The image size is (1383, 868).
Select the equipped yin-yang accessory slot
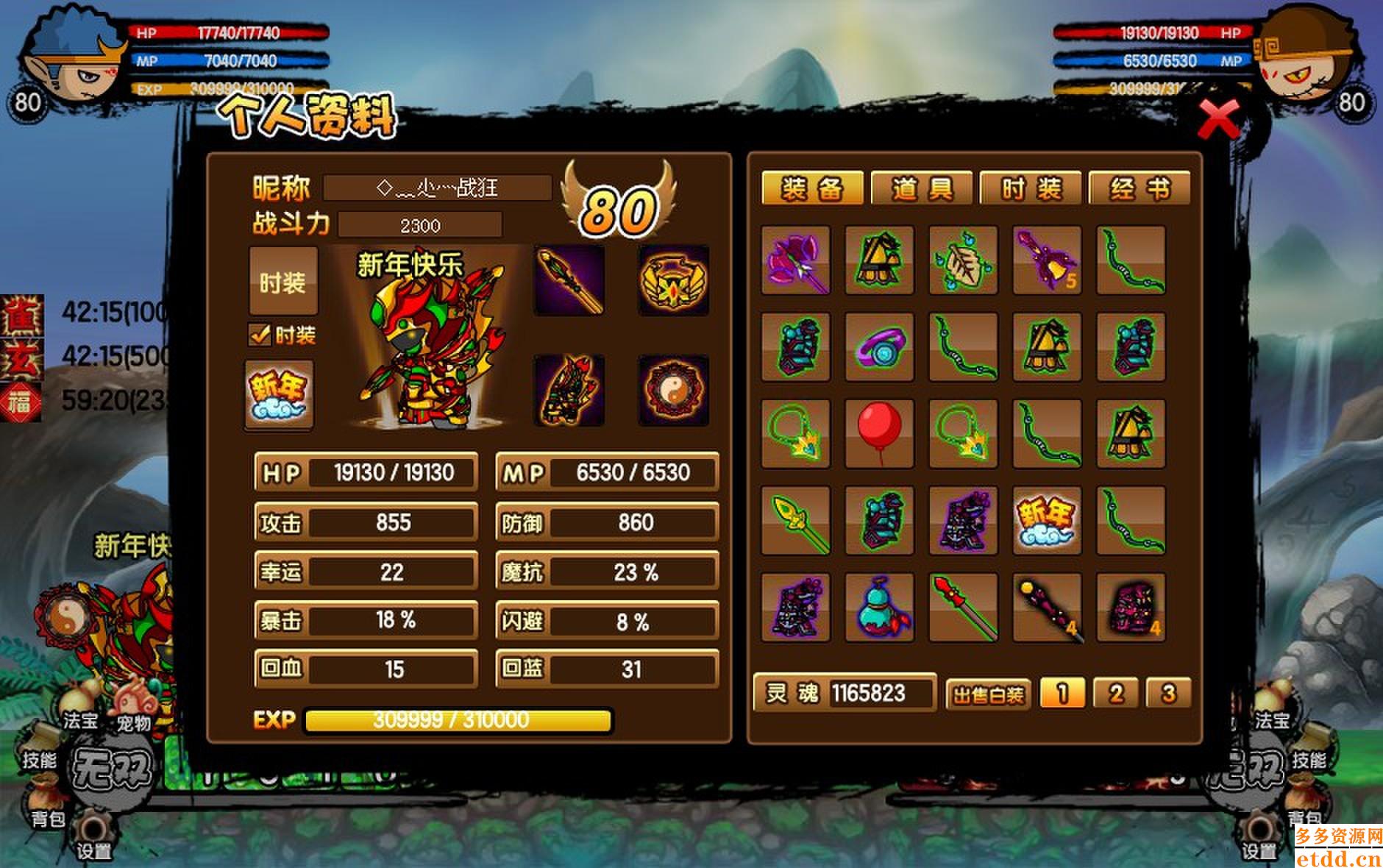(x=673, y=391)
